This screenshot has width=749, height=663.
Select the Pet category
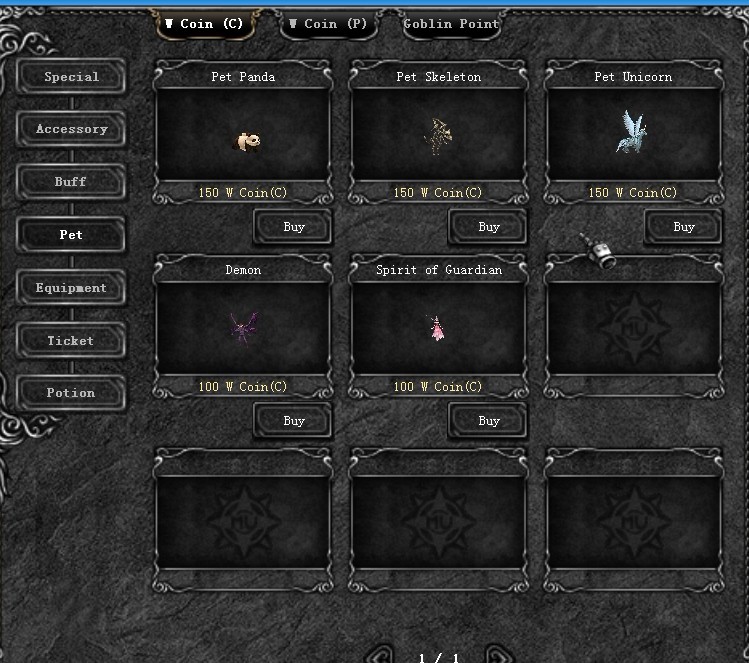tap(71, 235)
